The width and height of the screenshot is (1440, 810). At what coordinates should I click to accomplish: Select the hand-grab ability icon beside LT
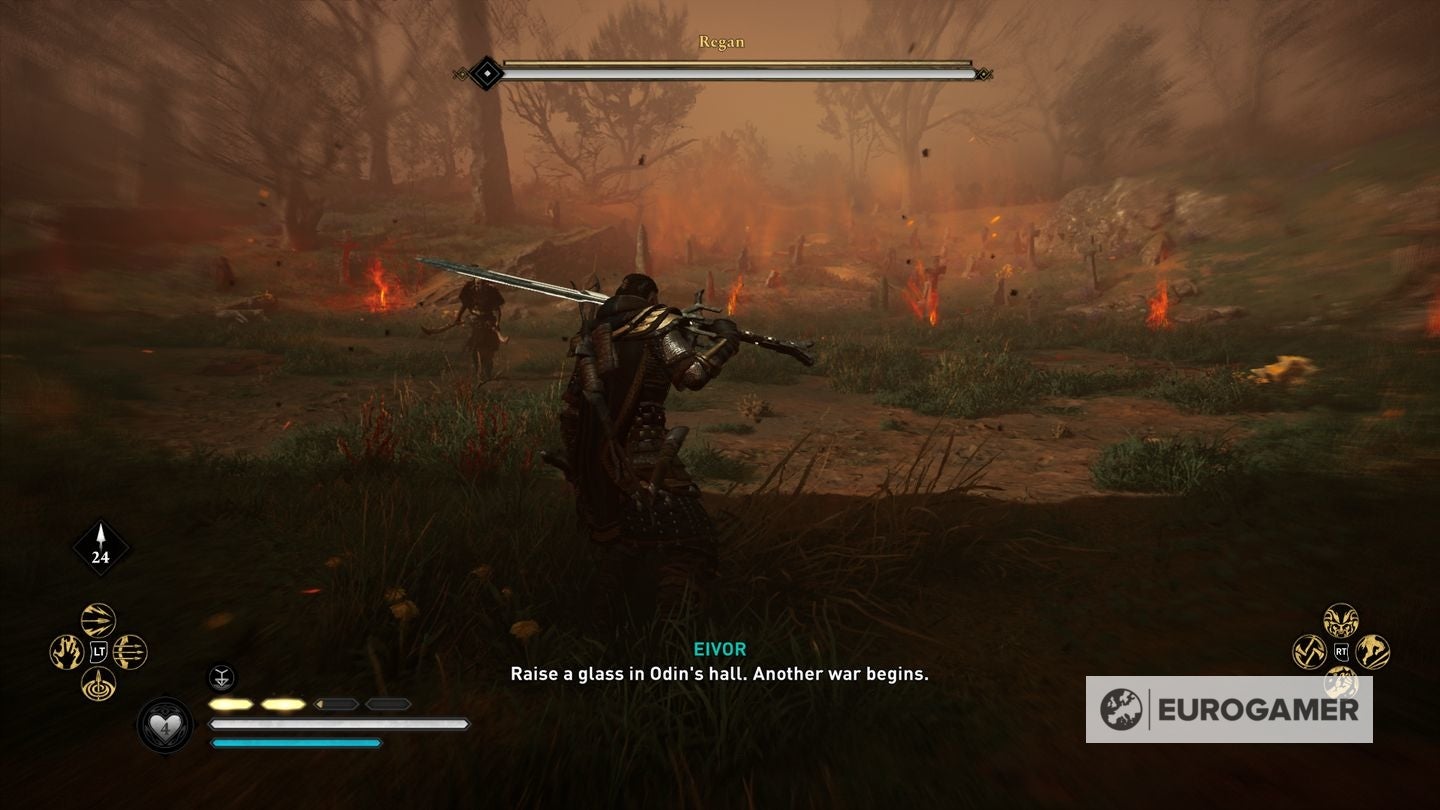pos(66,652)
